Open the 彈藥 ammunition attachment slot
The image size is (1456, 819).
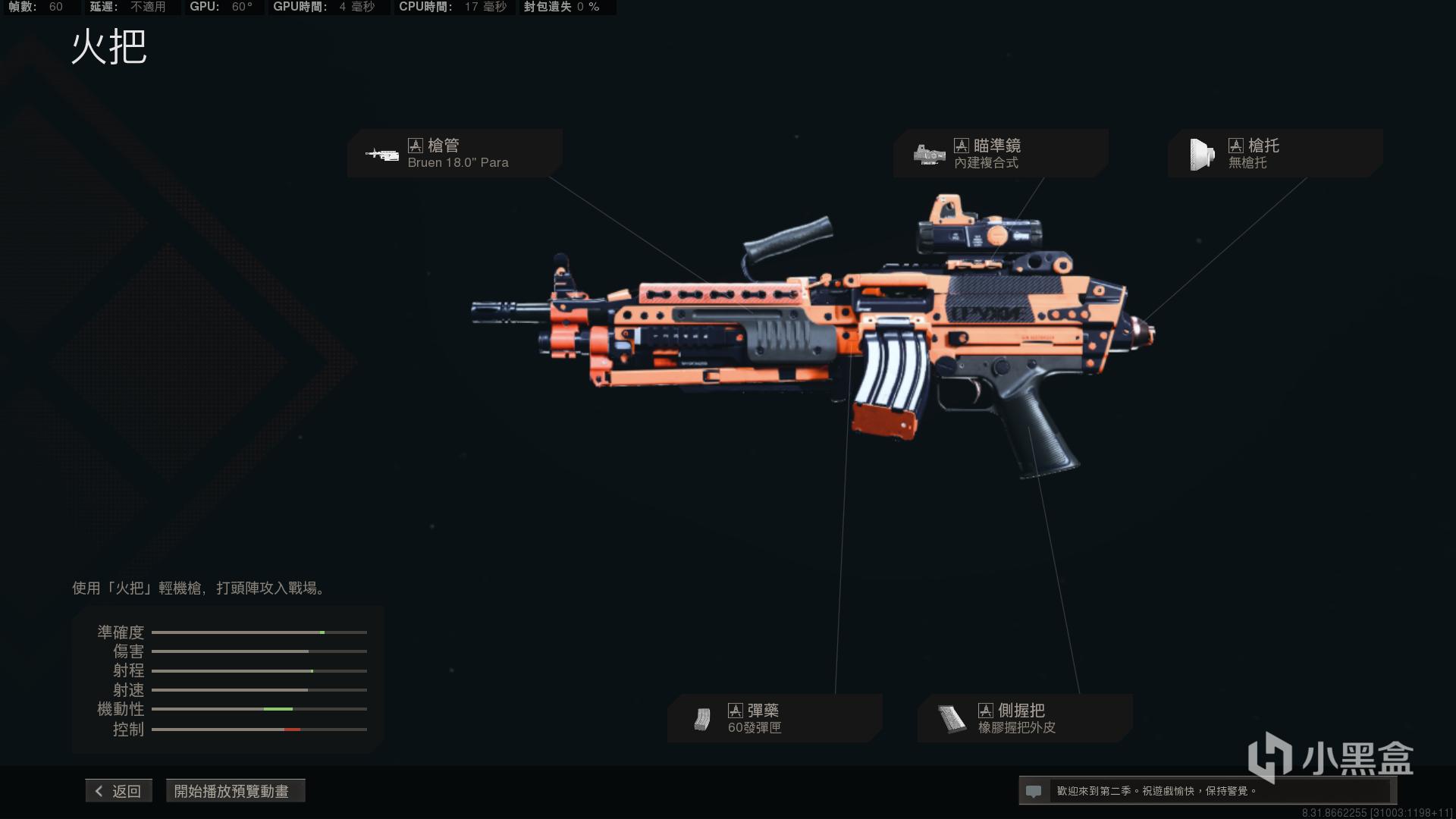774,718
